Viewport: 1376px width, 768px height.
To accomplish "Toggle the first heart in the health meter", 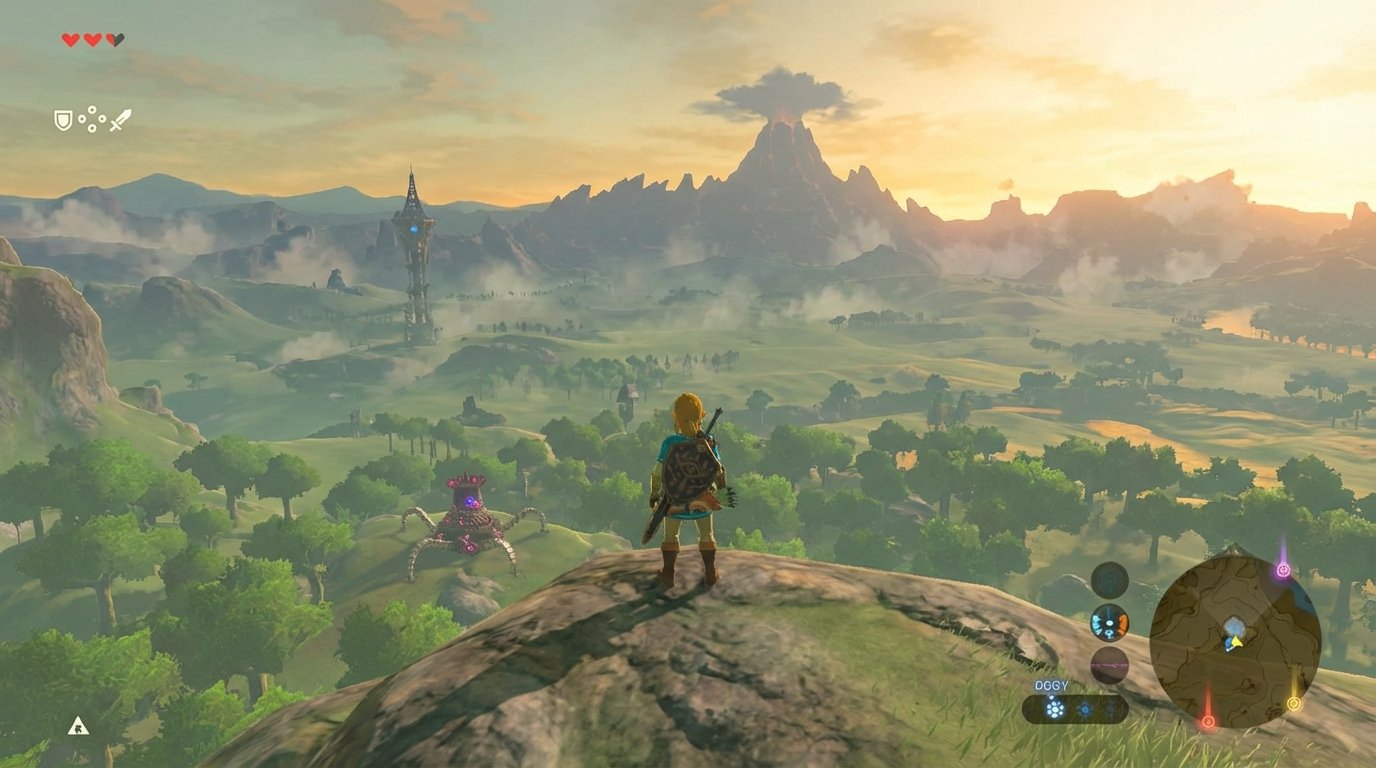I will [70, 38].
